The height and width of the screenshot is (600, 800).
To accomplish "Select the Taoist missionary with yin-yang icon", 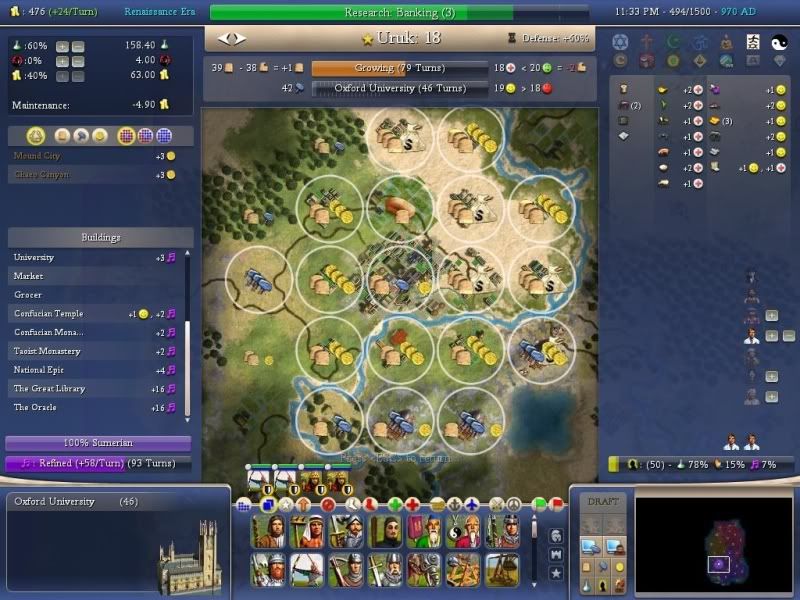I will [x=460, y=532].
